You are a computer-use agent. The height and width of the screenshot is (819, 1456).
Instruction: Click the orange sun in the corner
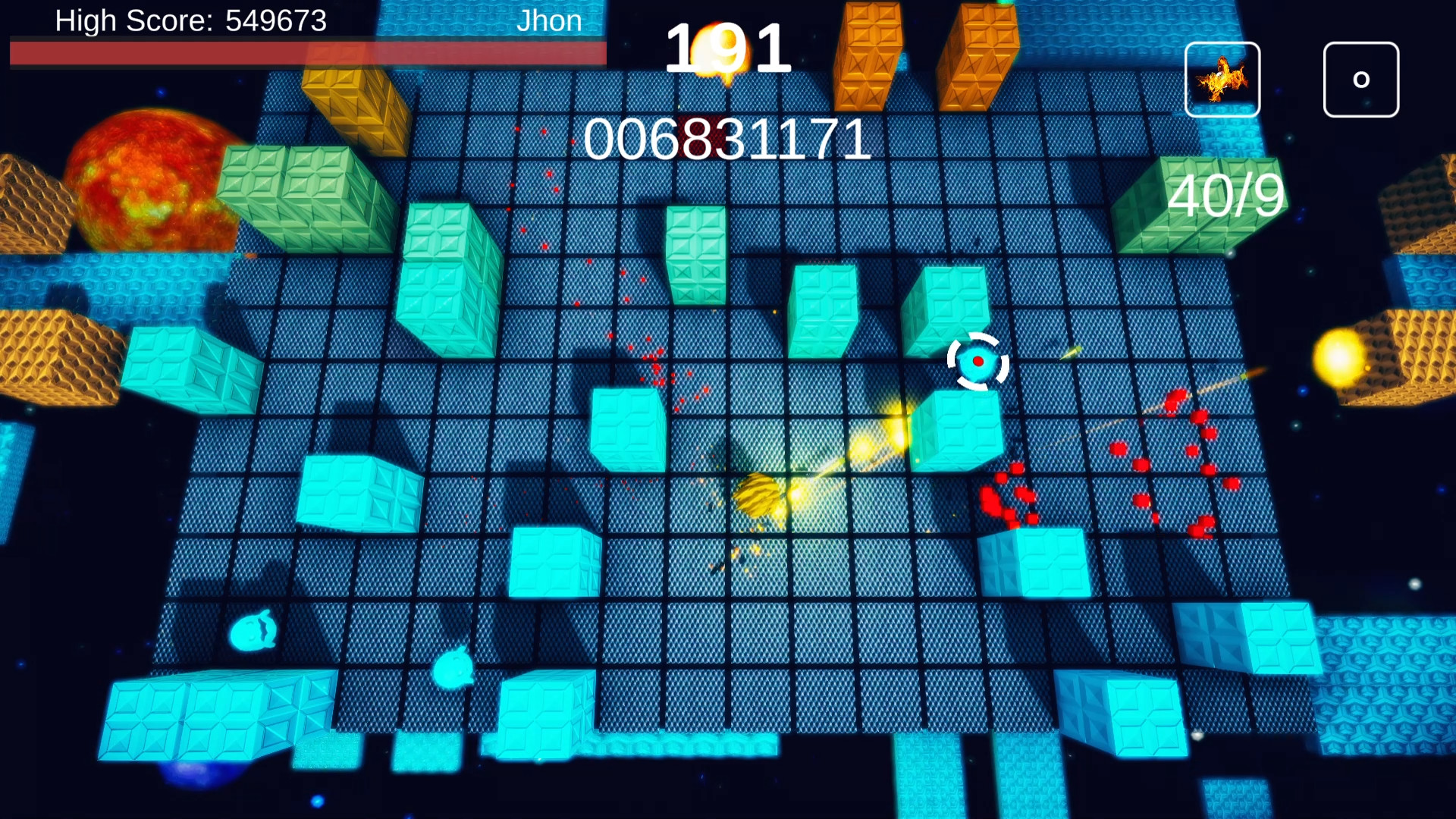[148, 182]
